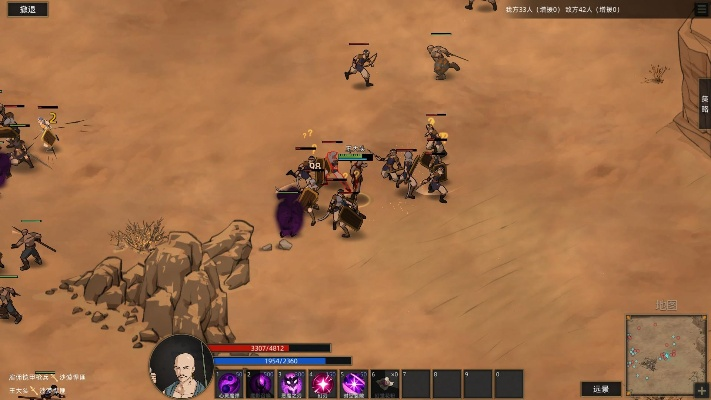
Task: Open the top-right corner menu icon
Action: pyautogui.click(x=700, y=8)
